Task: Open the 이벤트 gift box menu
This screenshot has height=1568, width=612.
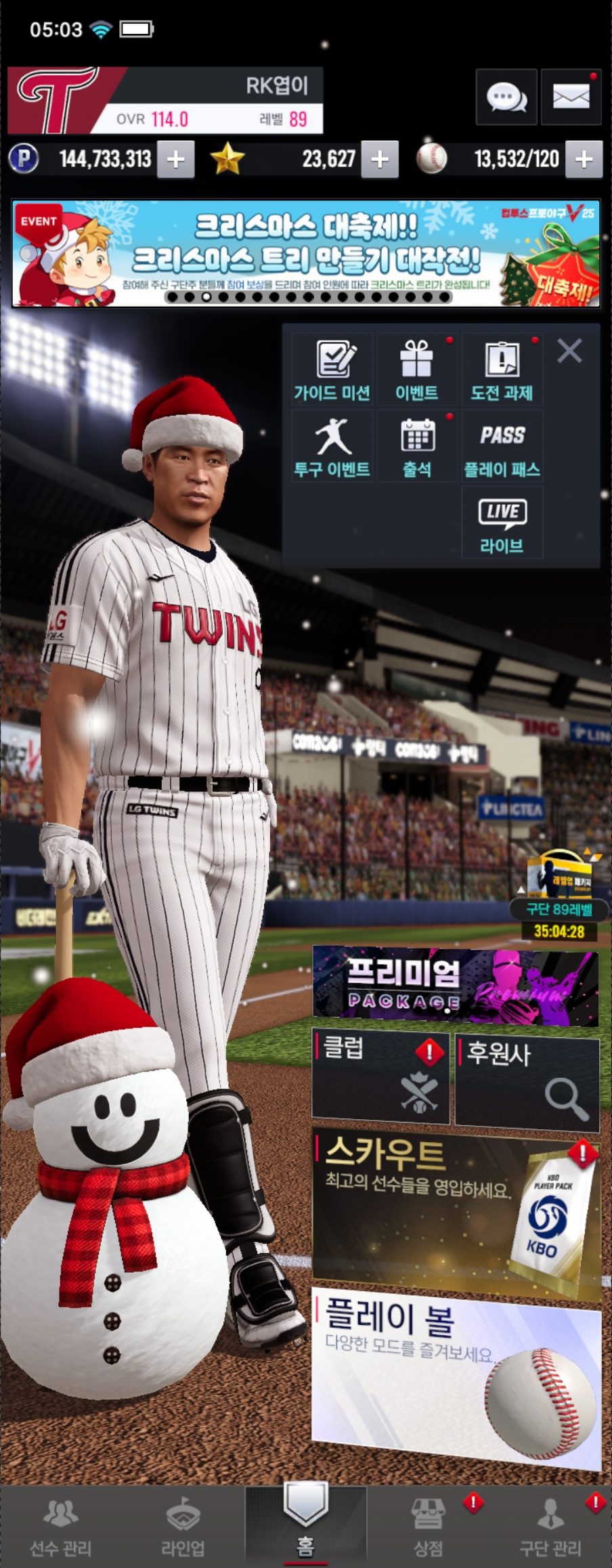Action: coord(416,370)
